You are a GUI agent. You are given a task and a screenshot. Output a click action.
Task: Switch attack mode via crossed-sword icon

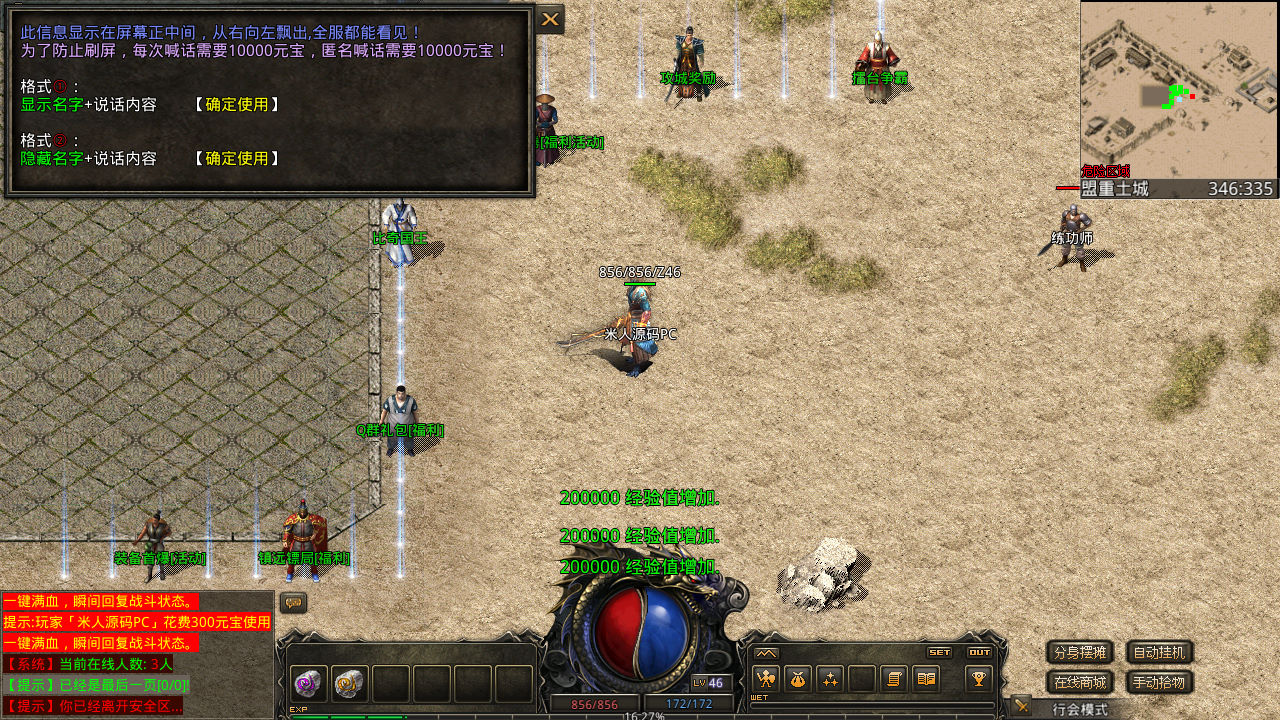pos(1020,706)
